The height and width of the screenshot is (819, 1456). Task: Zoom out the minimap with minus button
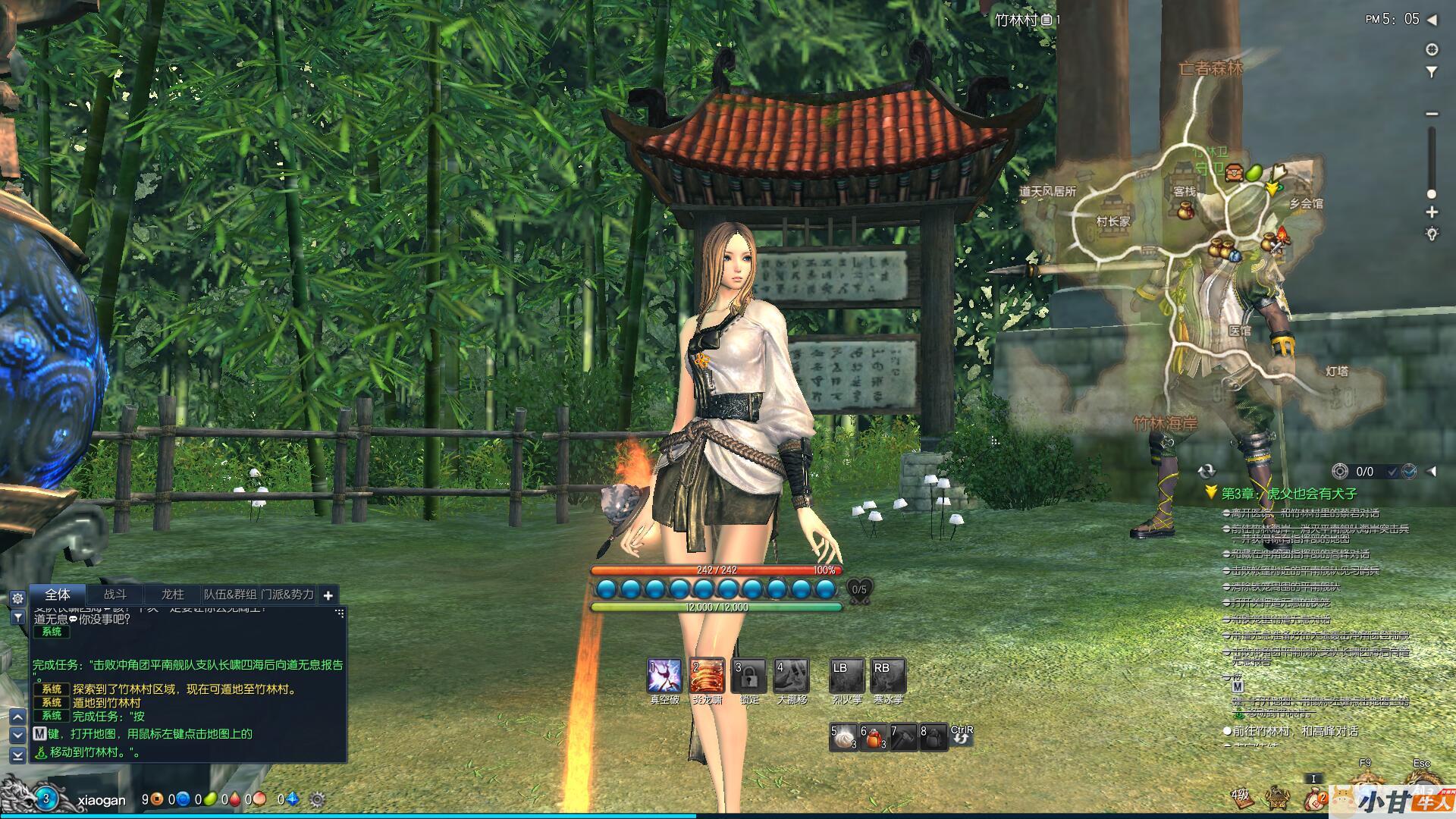click(1432, 114)
